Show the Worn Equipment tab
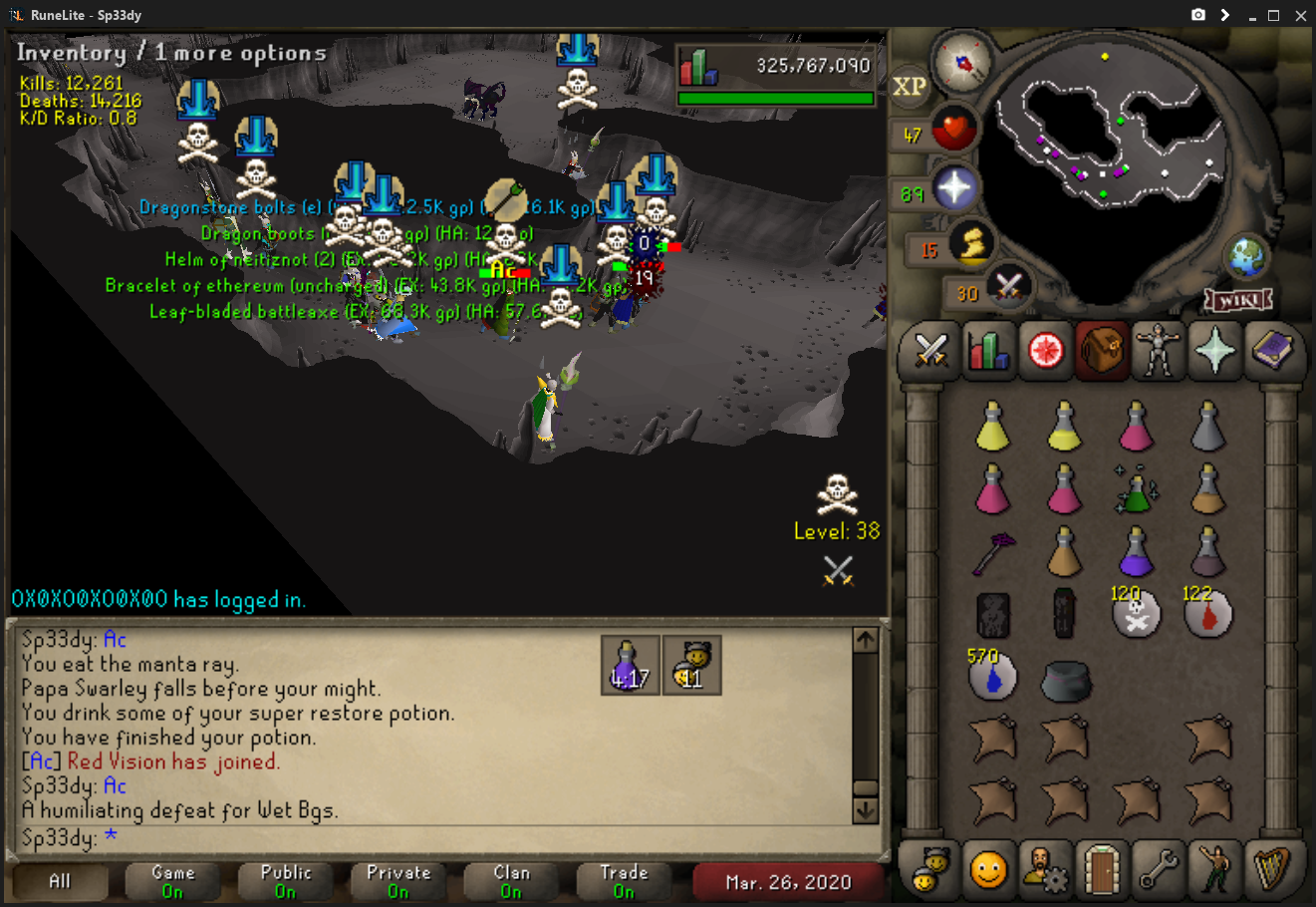The image size is (1316, 907). [x=1159, y=351]
